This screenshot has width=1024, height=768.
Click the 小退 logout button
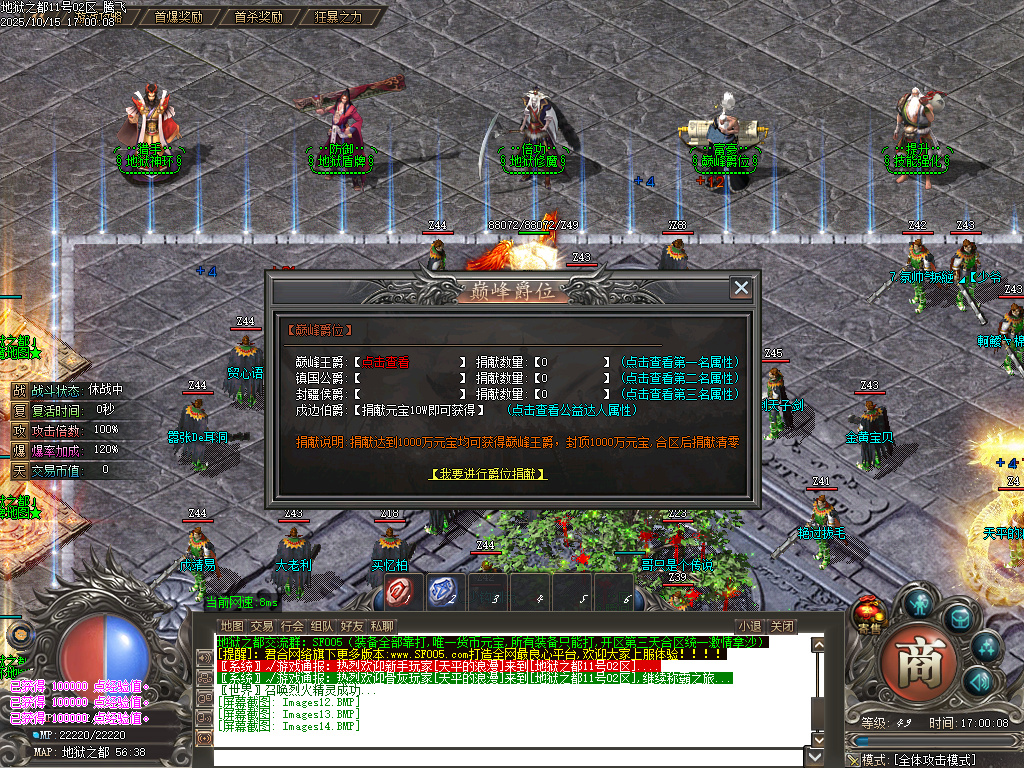point(749,626)
